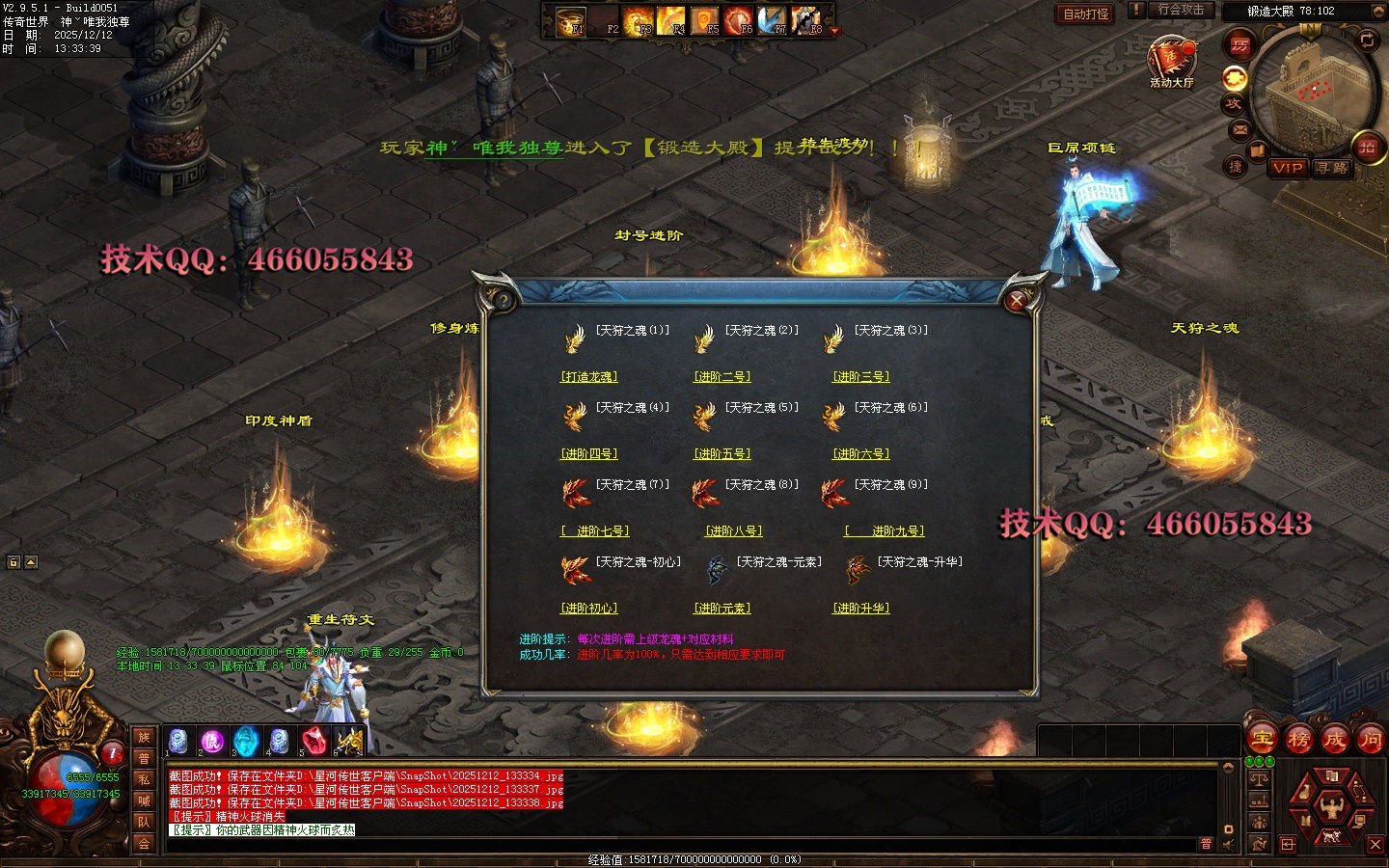Use the purple orb in hotbar slot 2
Viewport: 1389px width, 868px height.
pos(211,741)
